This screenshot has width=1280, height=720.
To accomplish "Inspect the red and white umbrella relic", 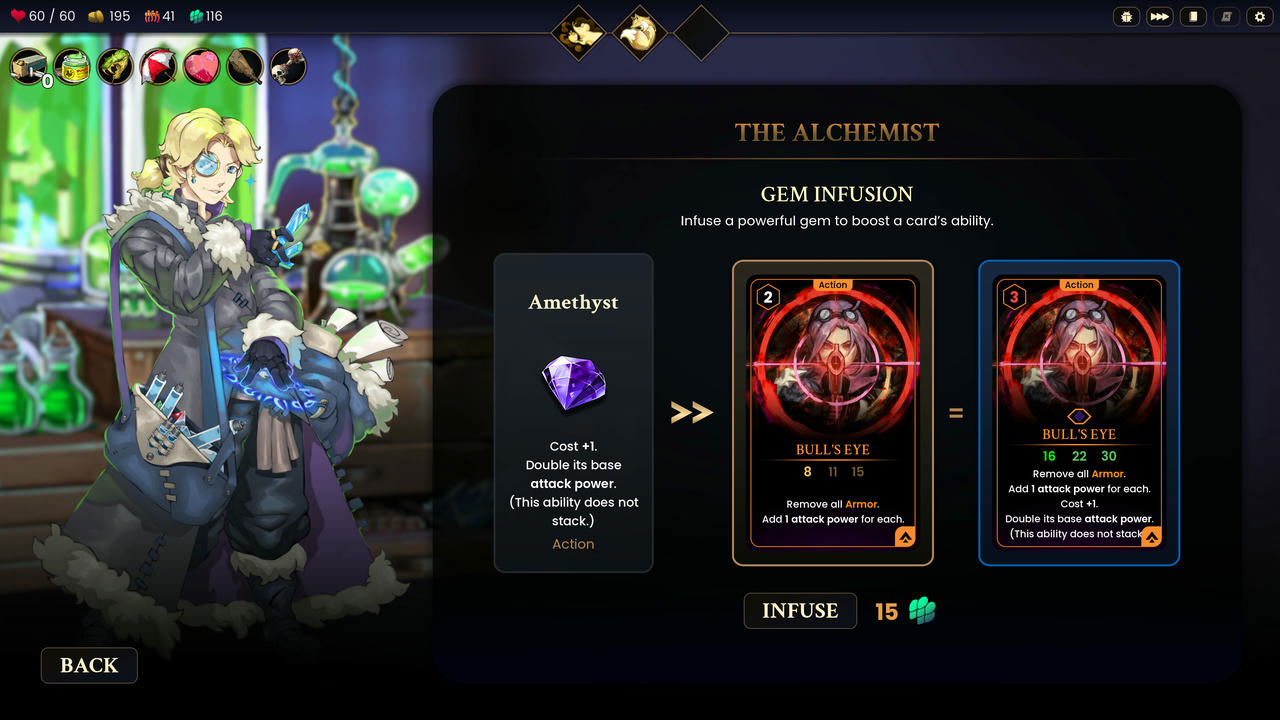I will (159, 67).
